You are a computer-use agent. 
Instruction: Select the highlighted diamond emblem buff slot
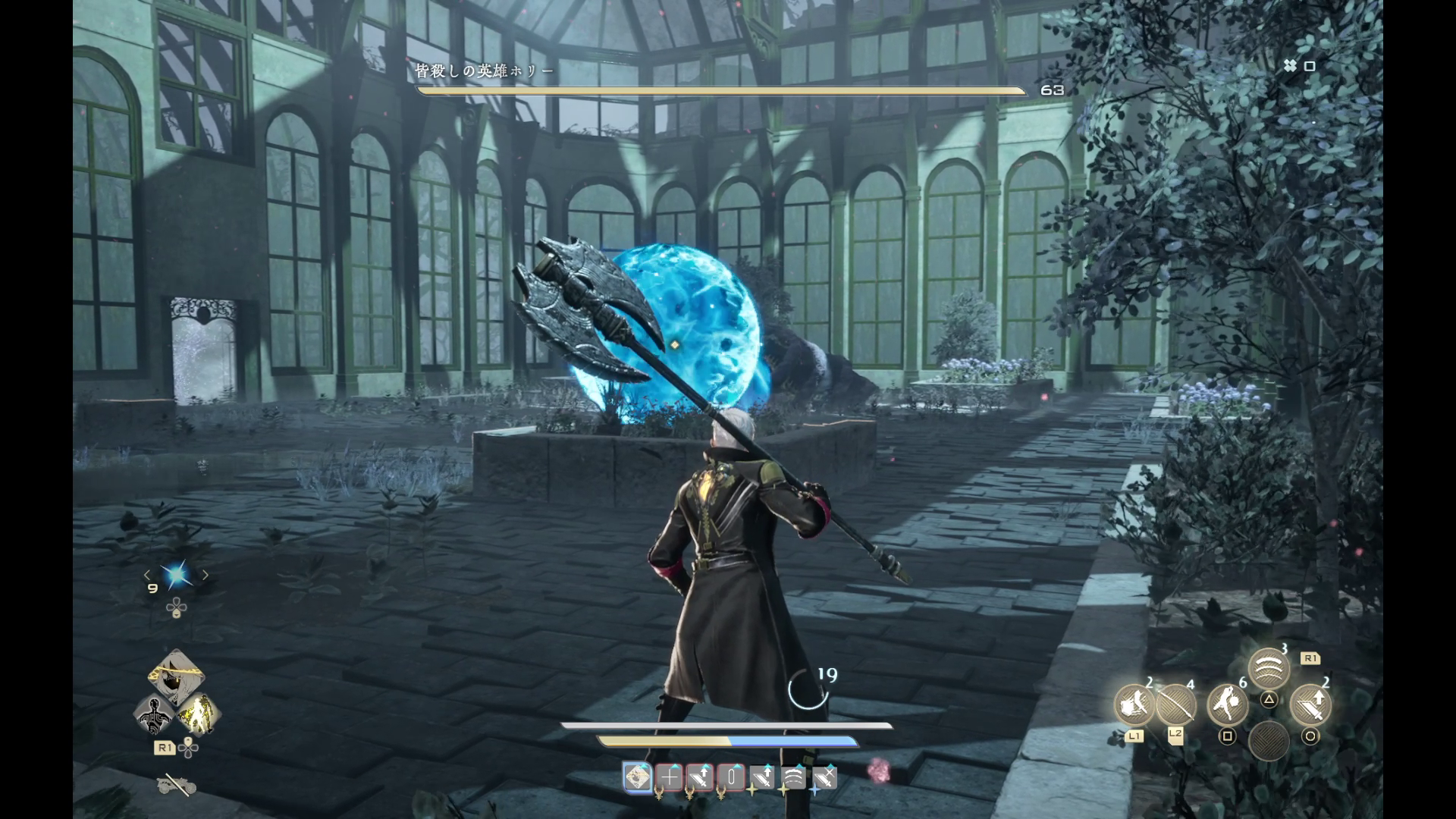[x=638, y=777]
